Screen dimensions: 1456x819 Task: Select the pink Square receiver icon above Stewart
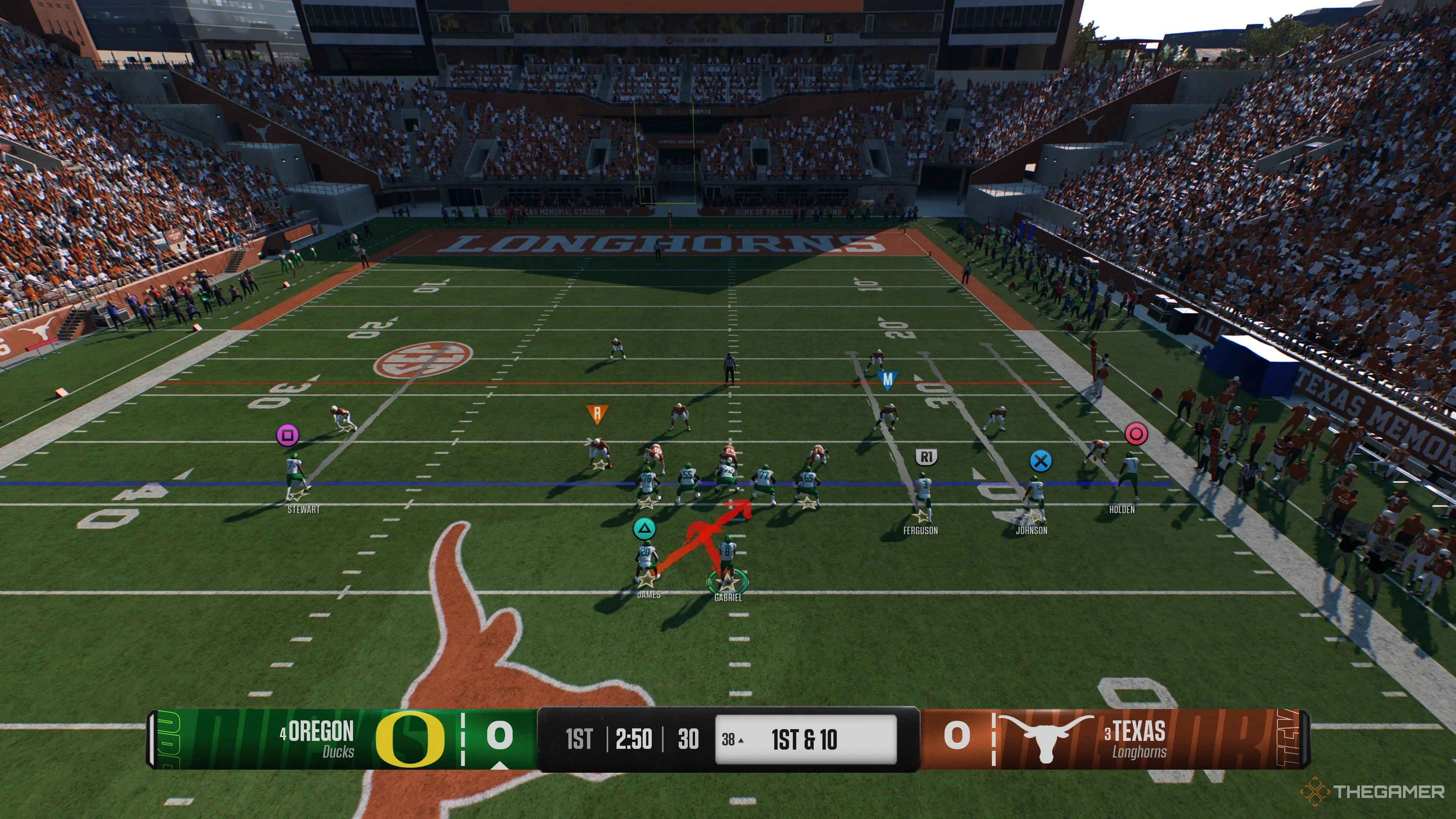tap(288, 435)
